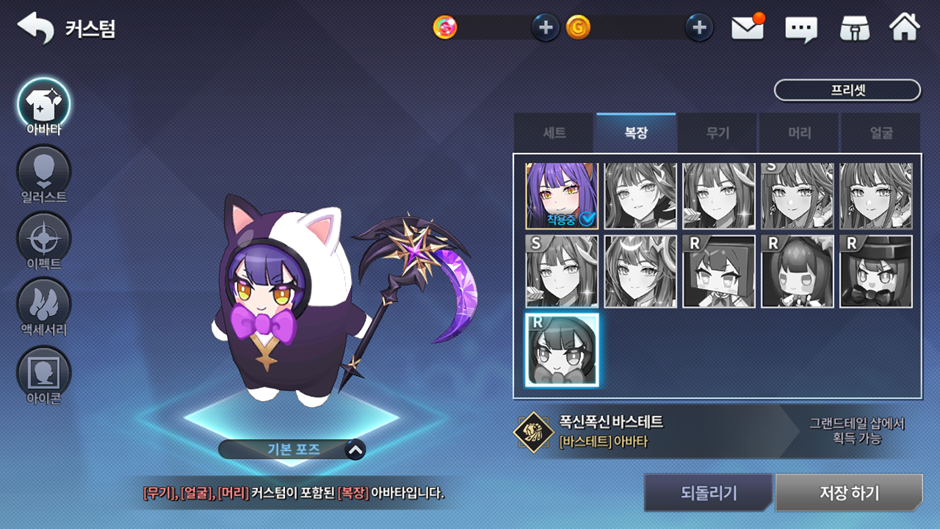940x529 pixels.
Task: Open the 프리셋 preset button
Action: (x=847, y=90)
